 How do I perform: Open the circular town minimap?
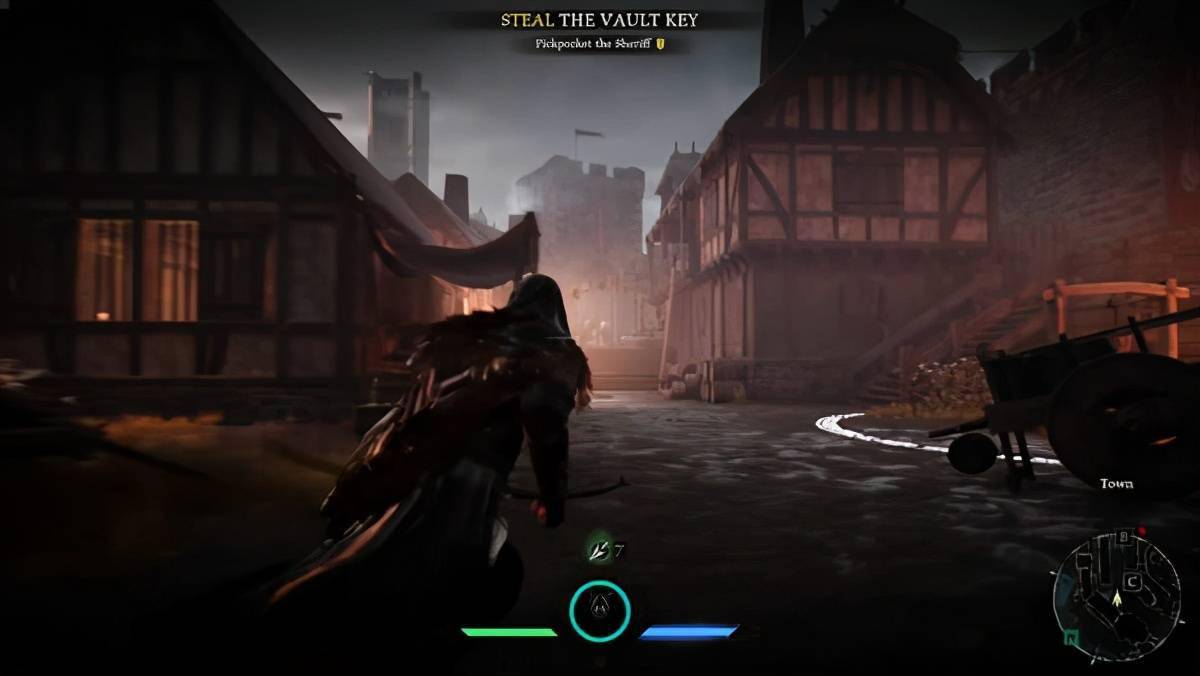1115,596
